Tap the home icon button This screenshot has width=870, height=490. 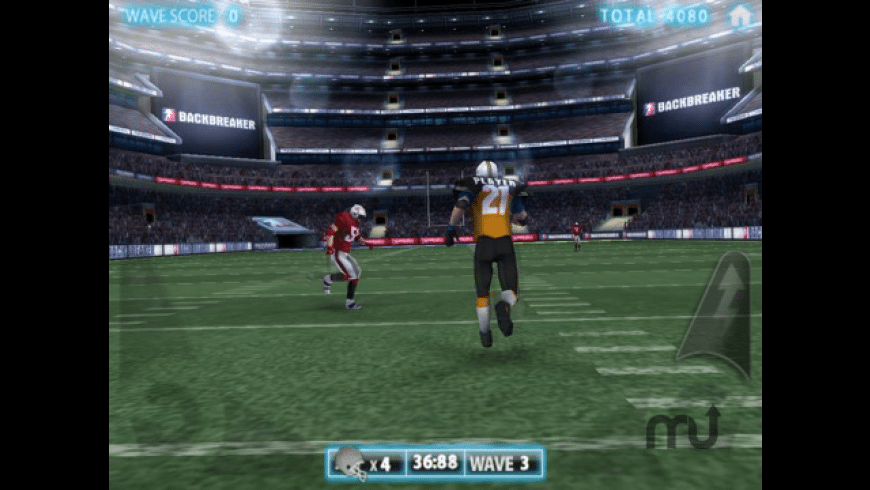[x=740, y=16]
